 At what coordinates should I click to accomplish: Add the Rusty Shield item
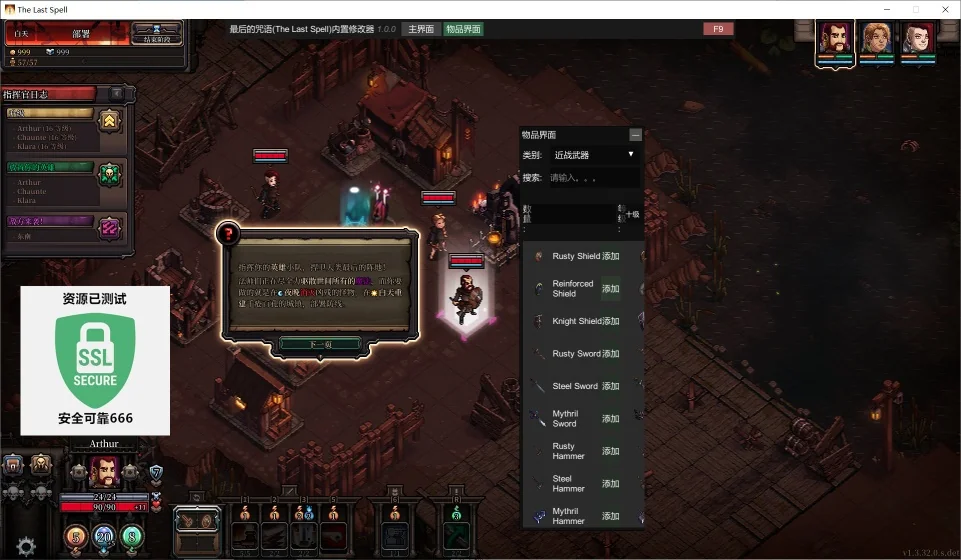(x=611, y=257)
